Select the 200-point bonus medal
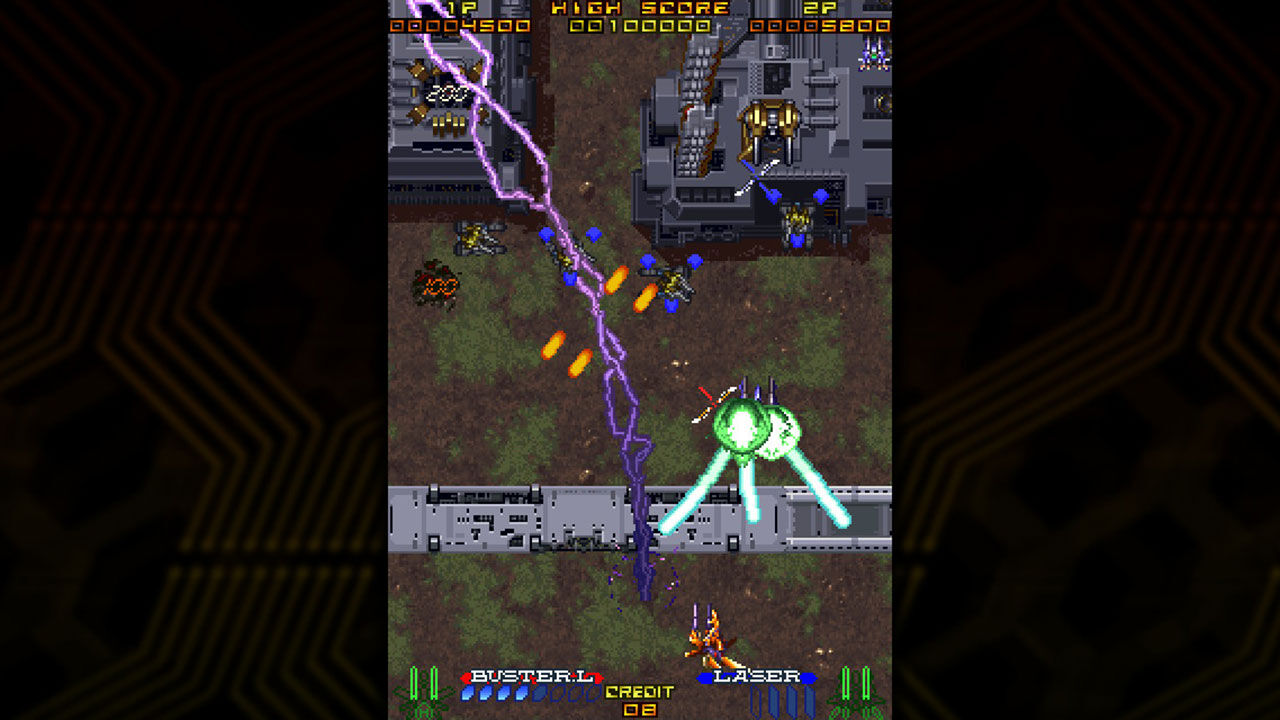This screenshot has width=1280, height=720. tap(448, 92)
